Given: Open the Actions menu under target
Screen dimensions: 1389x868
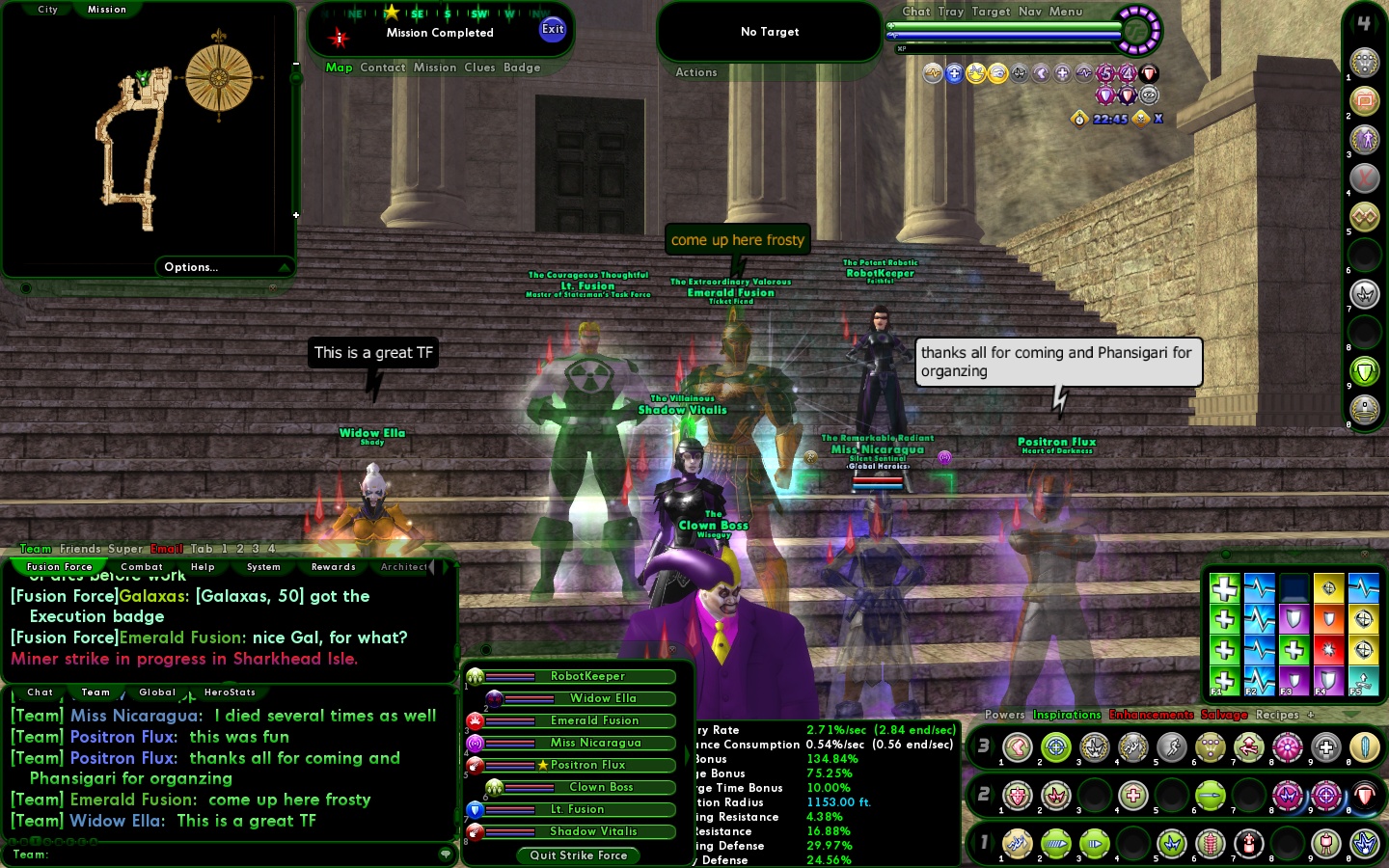Looking at the screenshot, I should point(695,72).
